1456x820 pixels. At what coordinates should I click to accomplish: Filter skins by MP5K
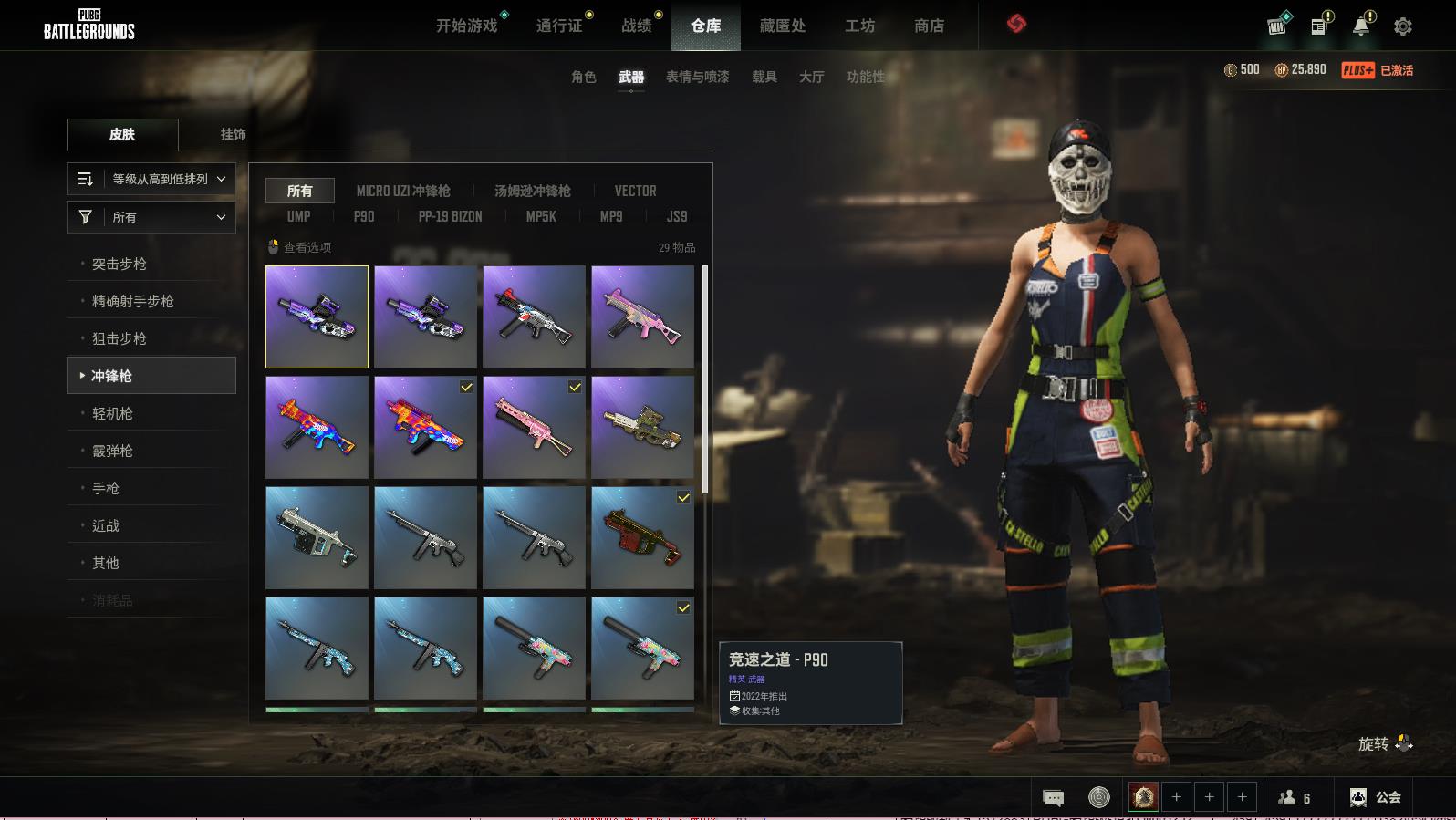click(x=541, y=216)
